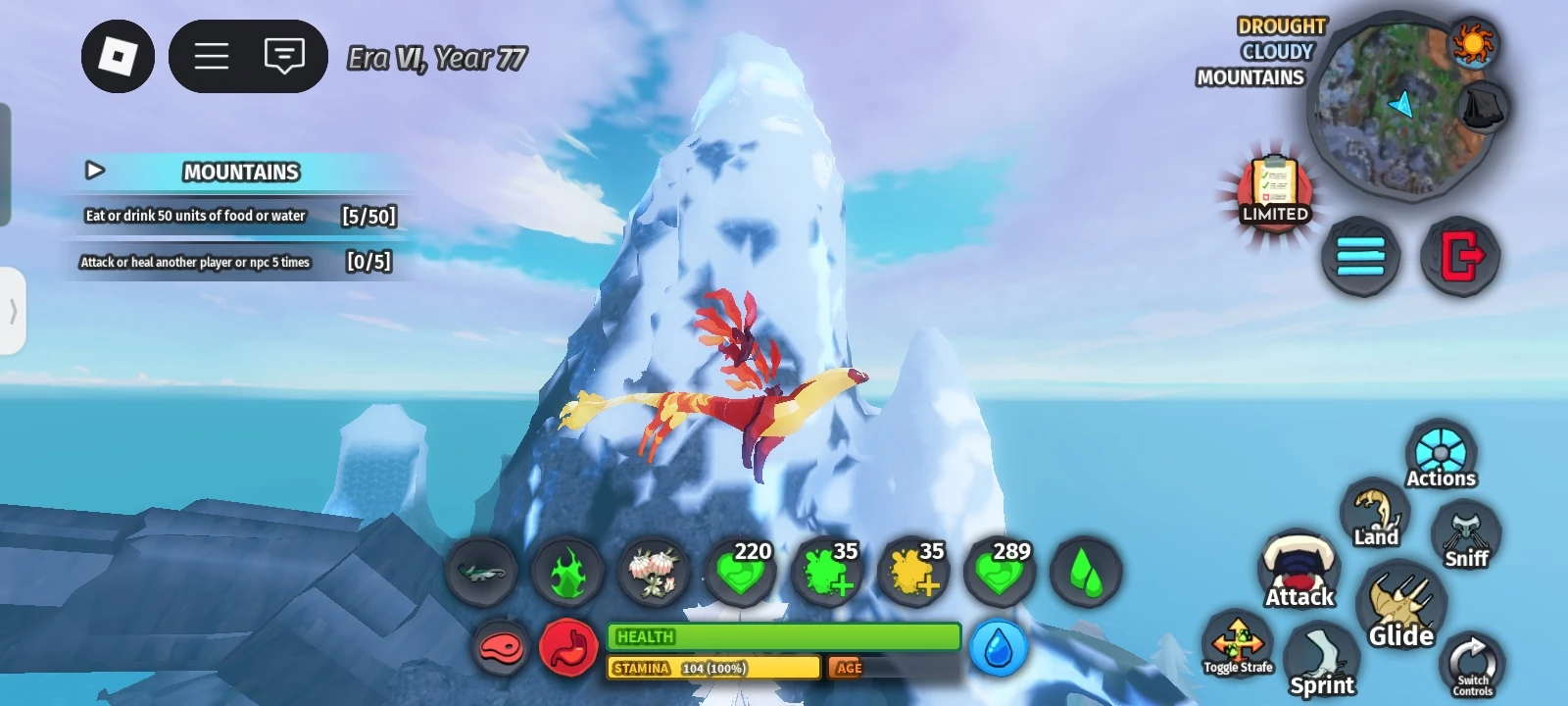Open the Roblox hamburger menu top-left
Viewport: 1568px width, 706px height.
pyautogui.click(x=211, y=56)
